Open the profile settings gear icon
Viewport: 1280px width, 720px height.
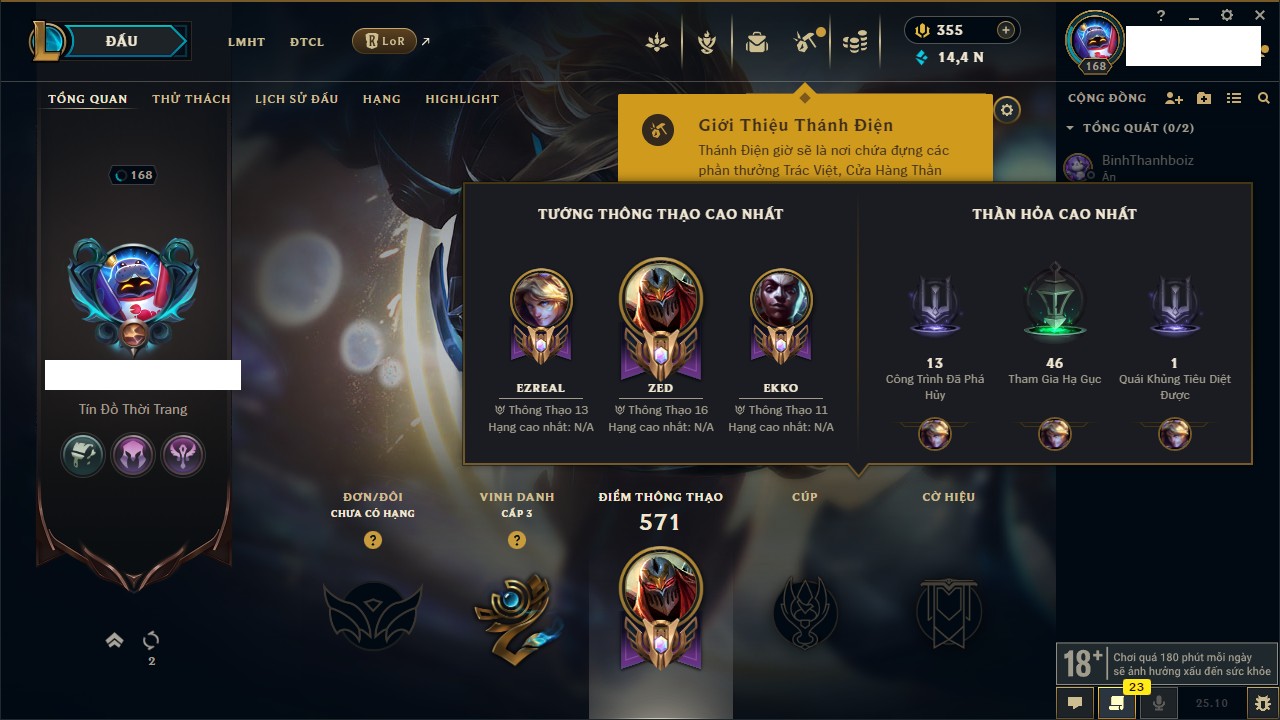click(1007, 110)
